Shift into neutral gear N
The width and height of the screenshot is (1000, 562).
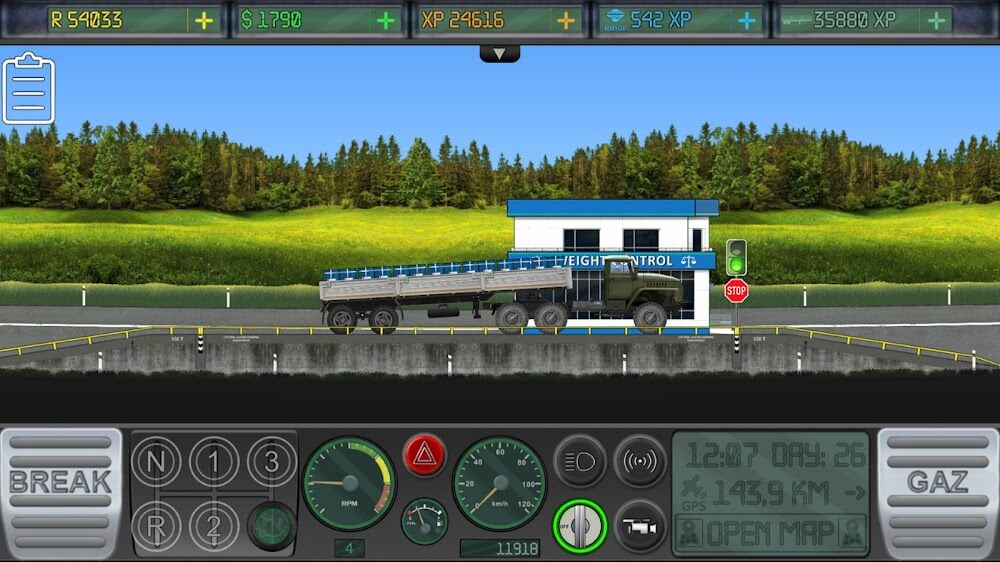click(x=155, y=462)
